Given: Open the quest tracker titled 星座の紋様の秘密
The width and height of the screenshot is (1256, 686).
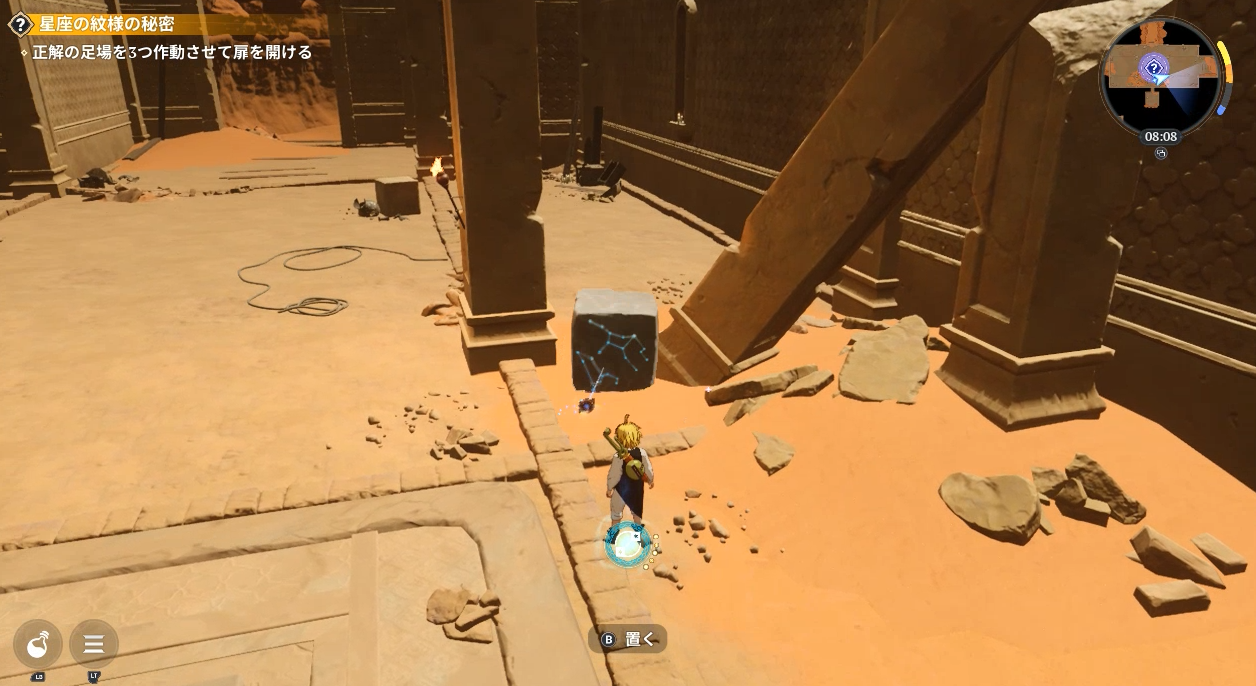Looking at the screenshot, I should pos(107,24).
